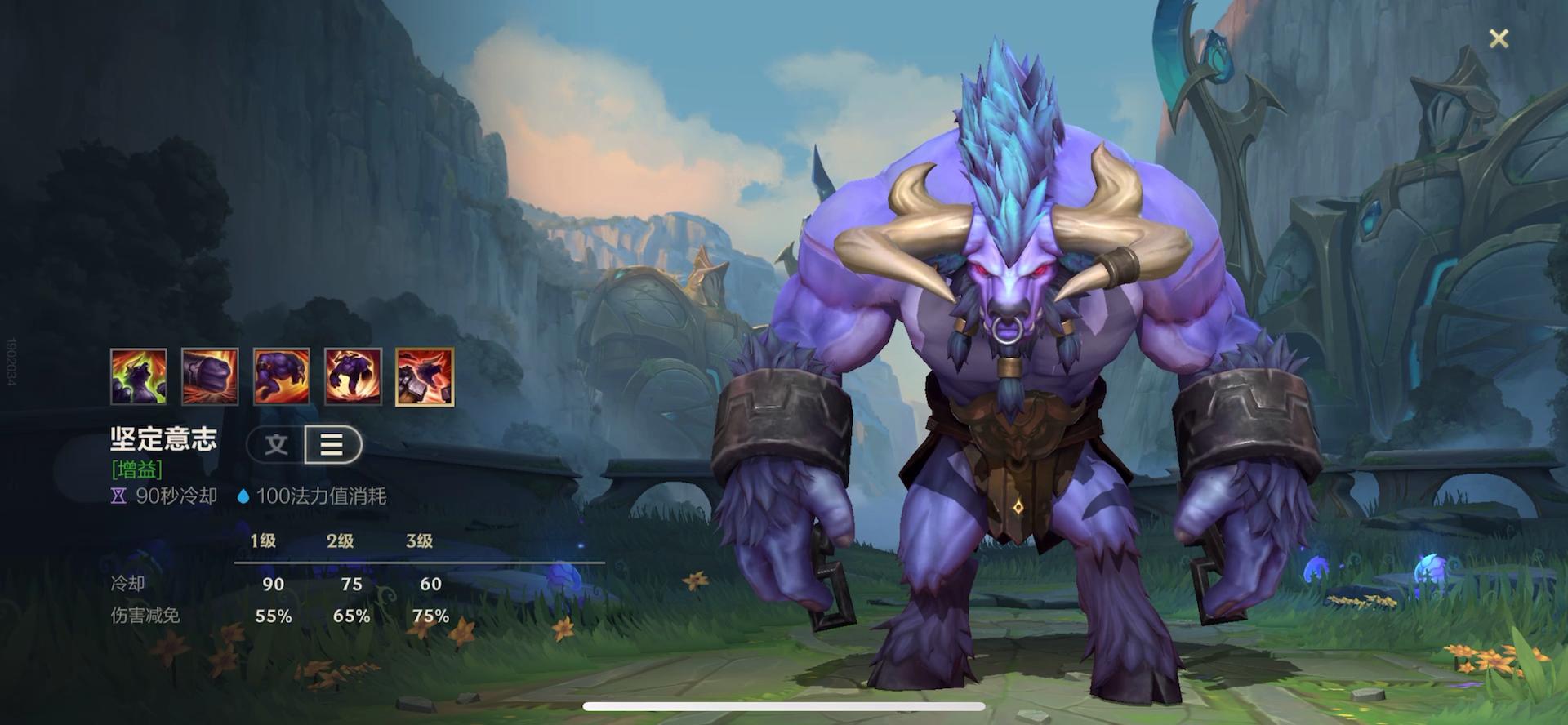
Task: View the Trample stomping ability icon
Action: pyautogui.click(x=353, y=376)
